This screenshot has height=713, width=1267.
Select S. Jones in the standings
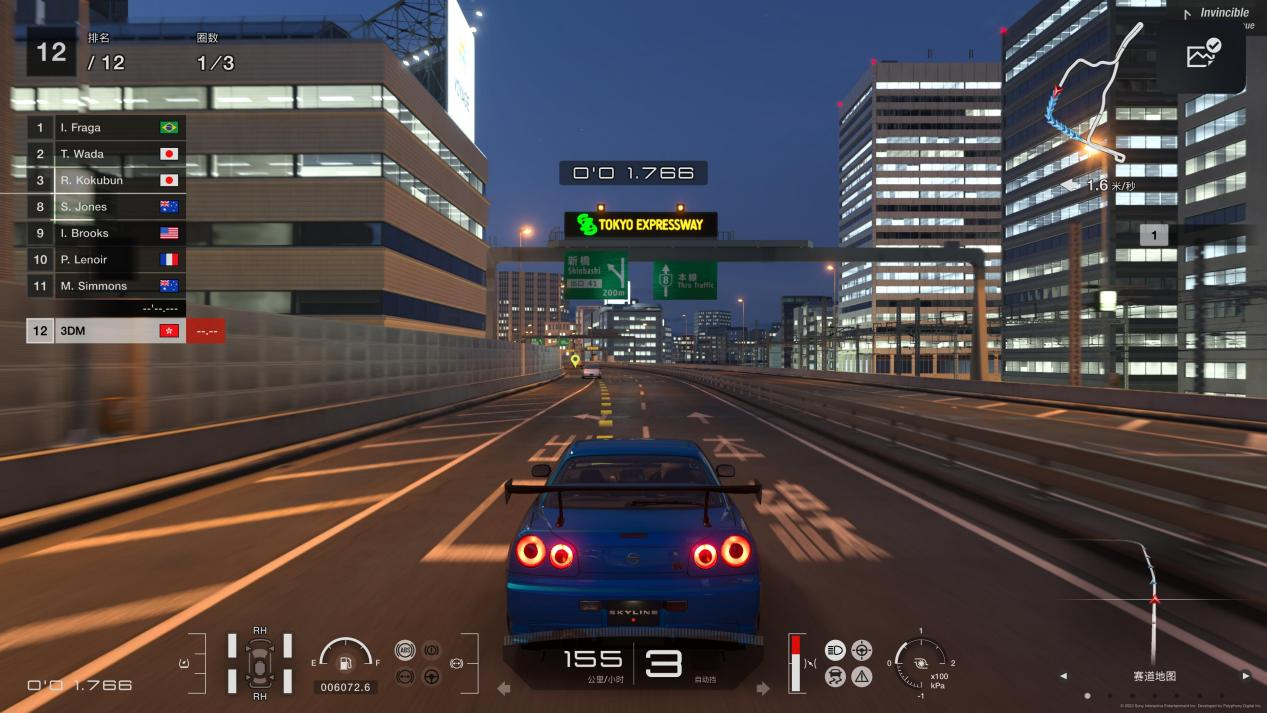[105, 207]
